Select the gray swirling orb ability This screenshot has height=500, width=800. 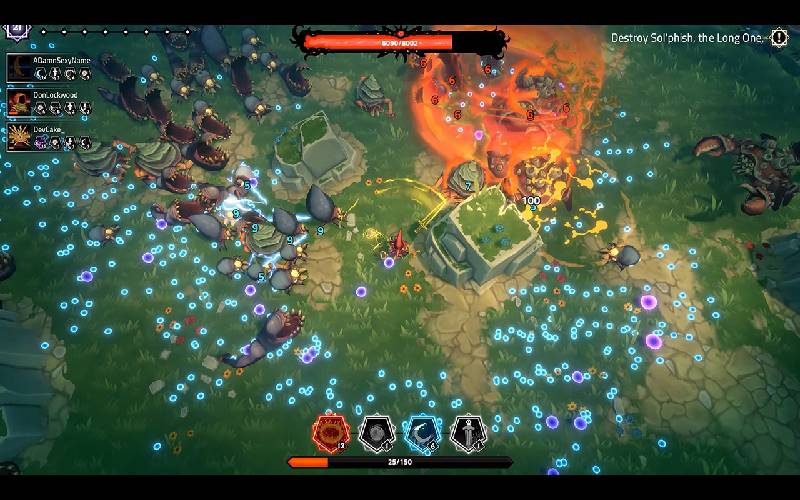pos(374,432)
